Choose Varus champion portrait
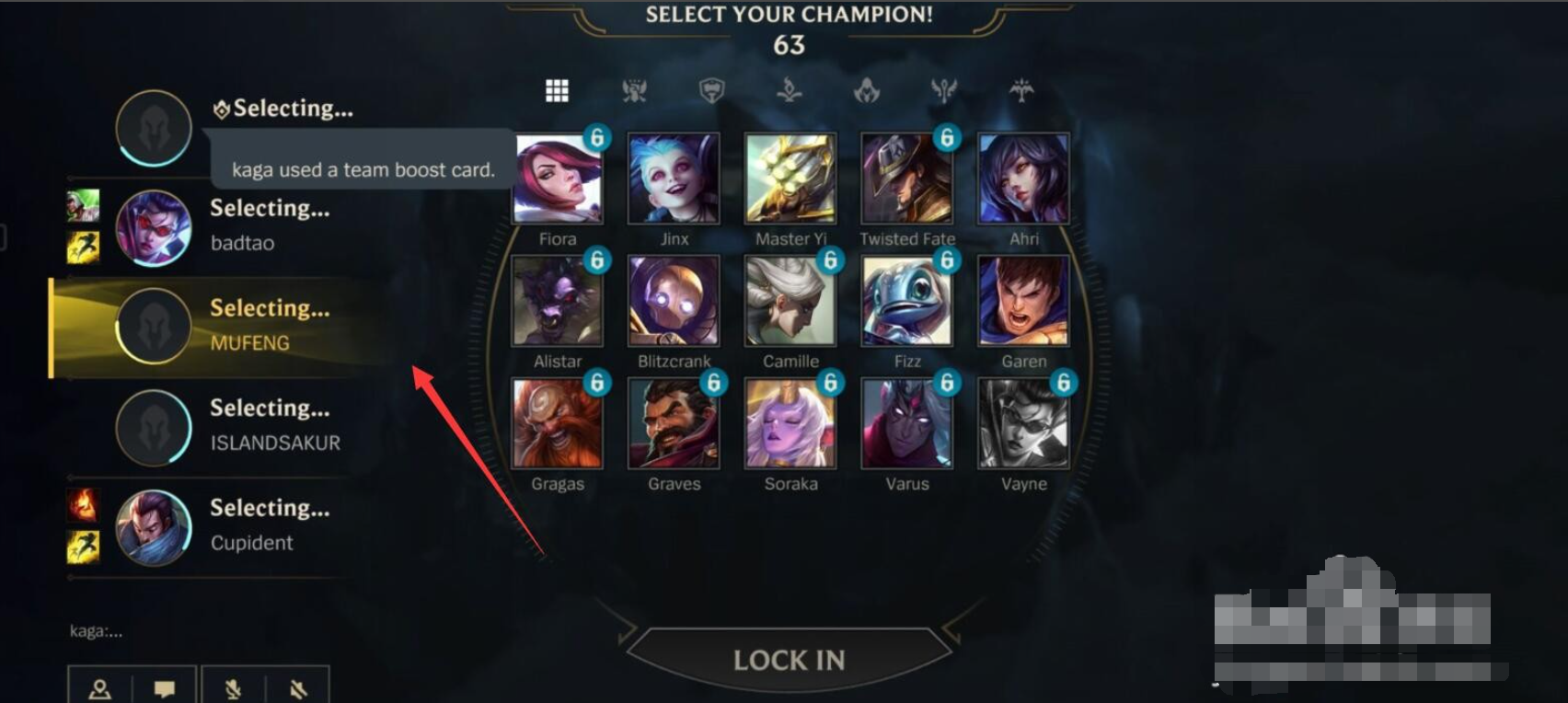 click(x=906, y=424)
